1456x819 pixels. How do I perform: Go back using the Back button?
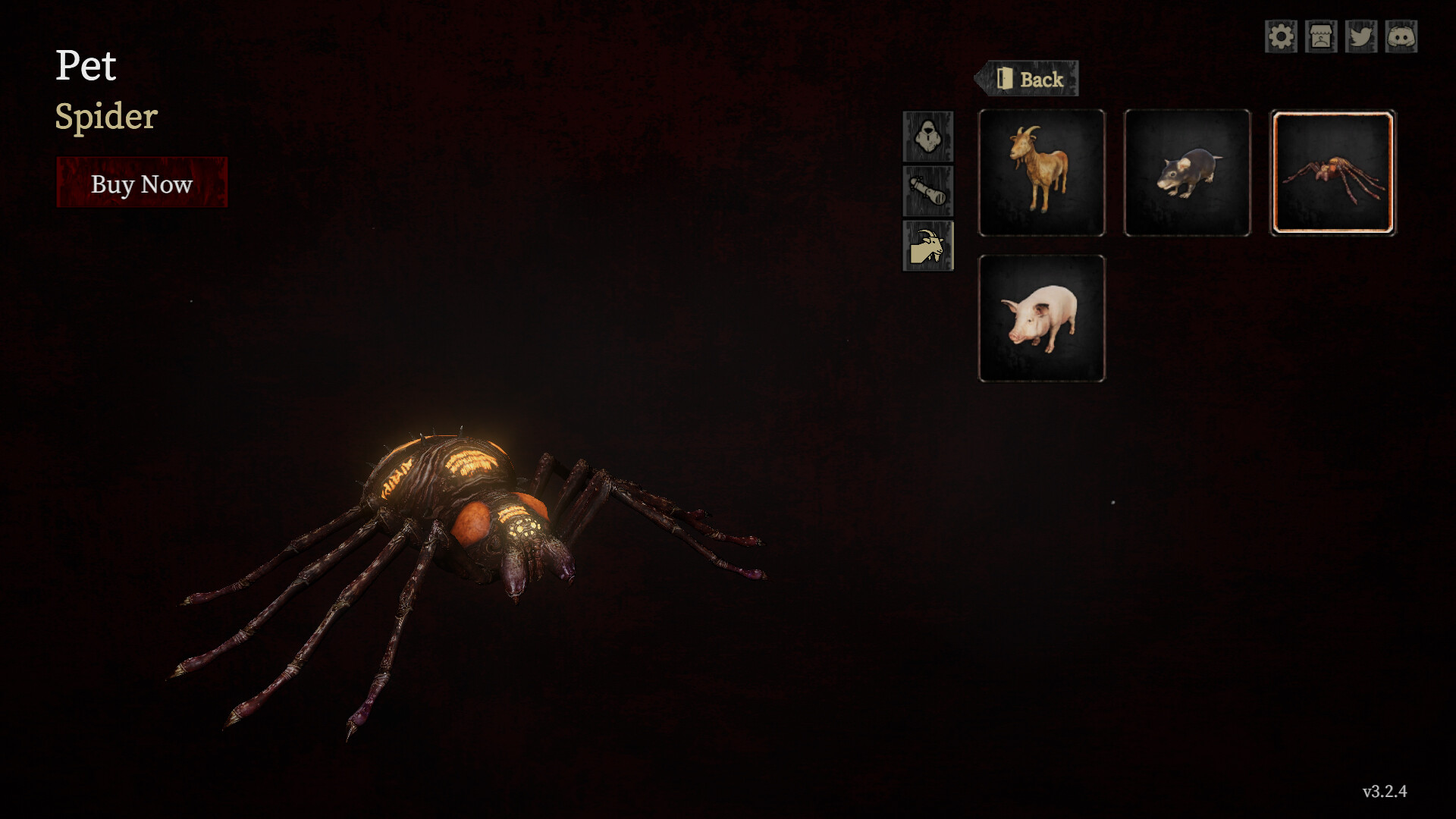click(x=1028, y=79)
